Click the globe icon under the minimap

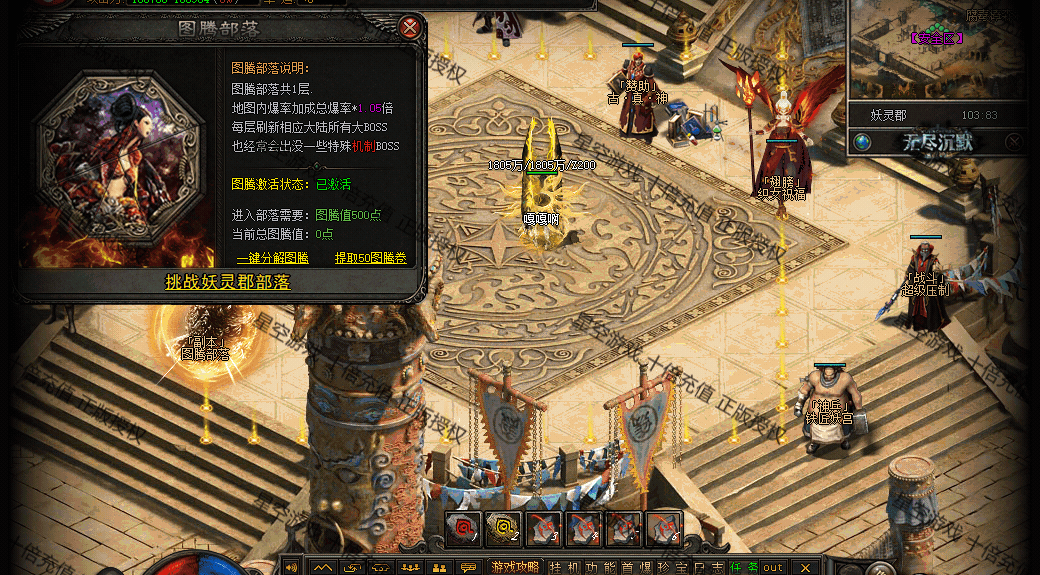862,142
